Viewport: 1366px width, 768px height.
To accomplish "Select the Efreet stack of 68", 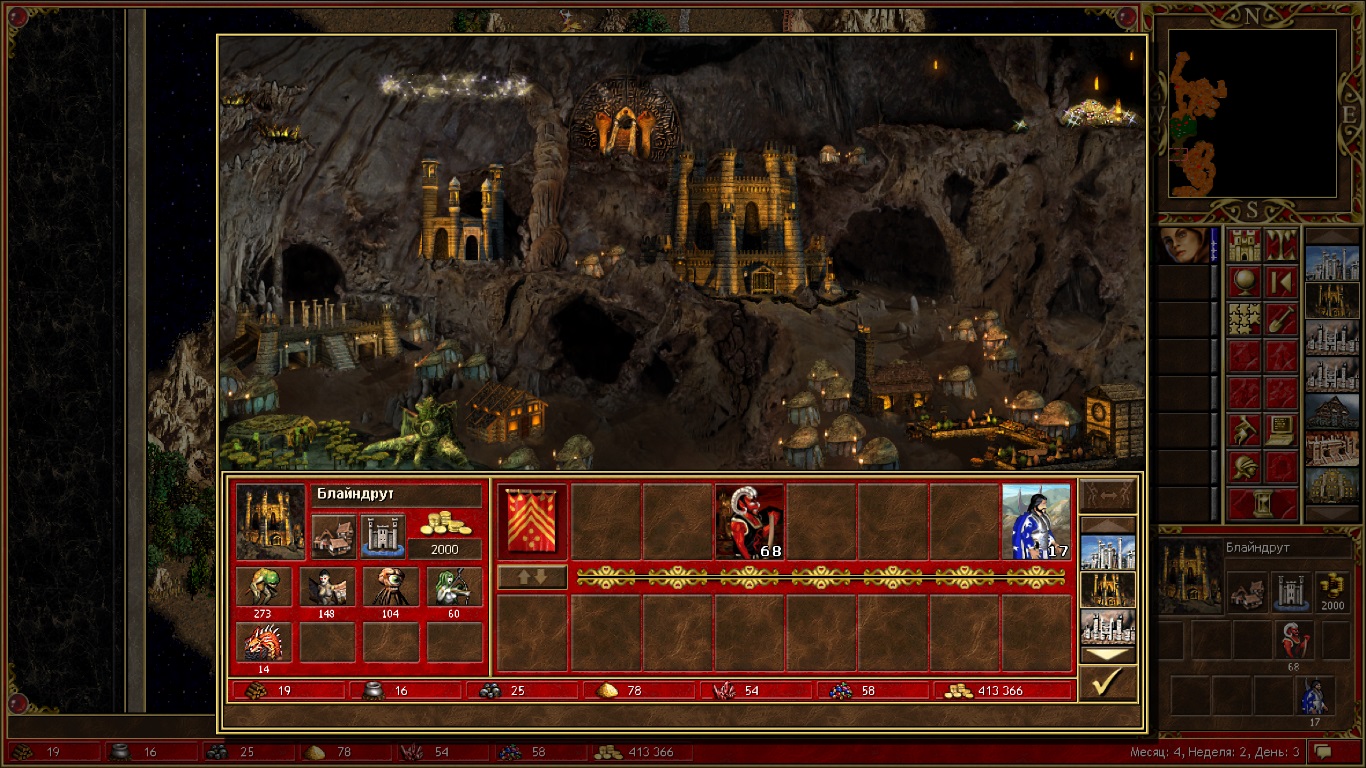I will click(x=749, y=522).
